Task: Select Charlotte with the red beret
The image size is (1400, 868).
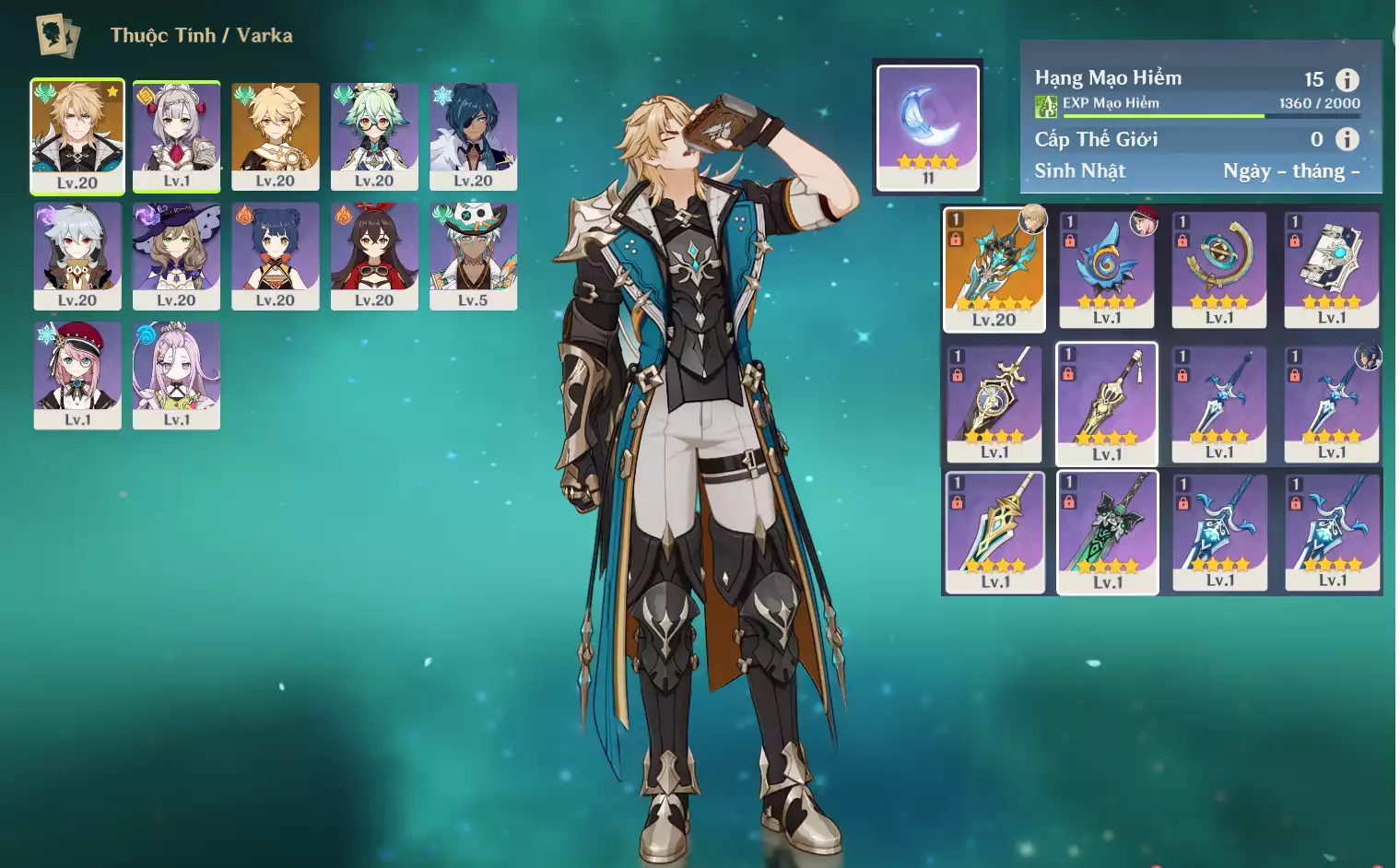Action: coord(77,374)
